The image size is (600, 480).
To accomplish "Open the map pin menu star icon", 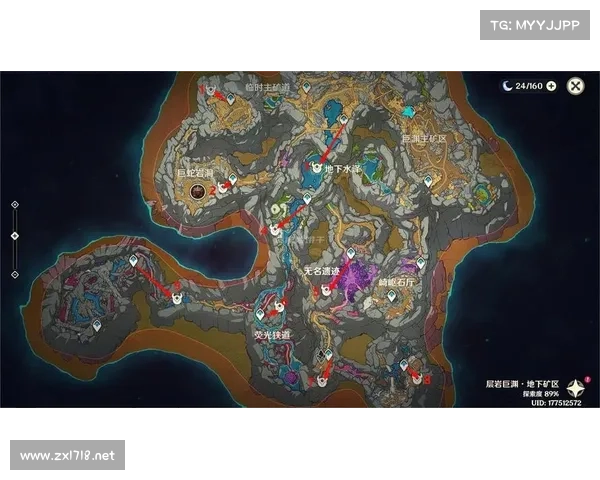I will point(576,388).
